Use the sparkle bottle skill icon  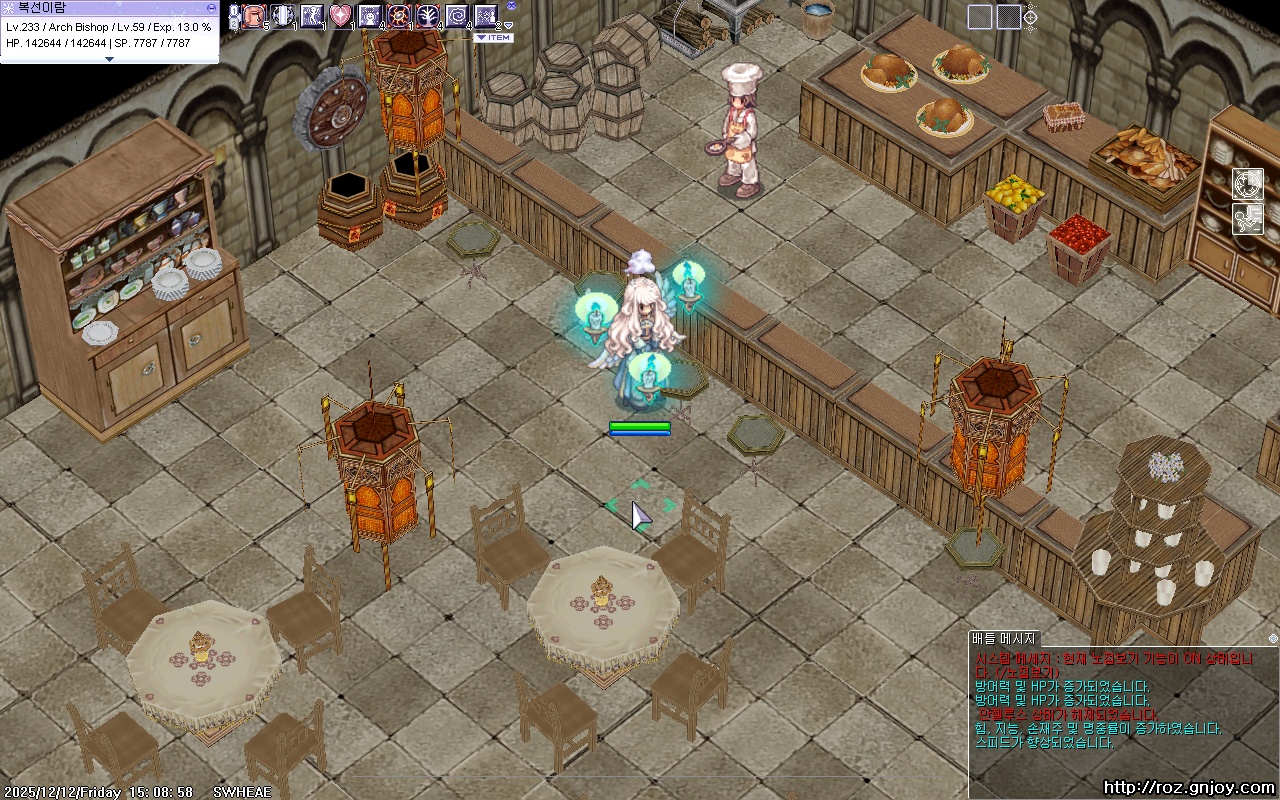click(486, 16)
